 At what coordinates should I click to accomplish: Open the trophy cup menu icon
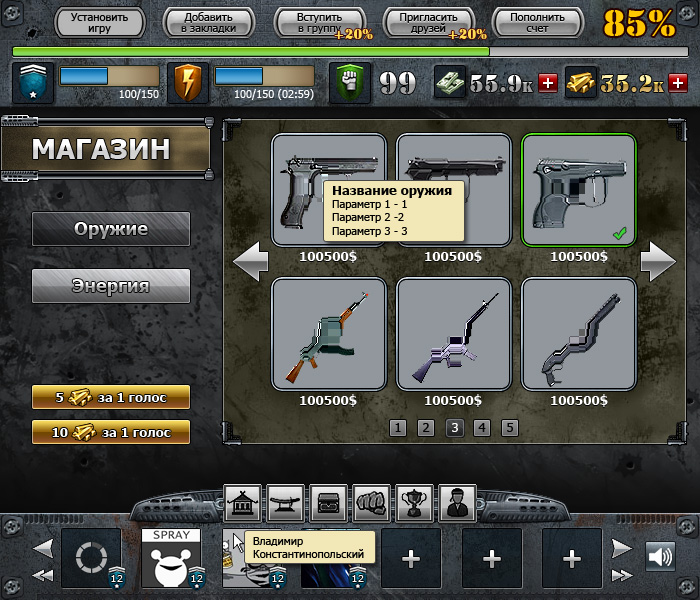pyautogui.click(x=414, y=499)
